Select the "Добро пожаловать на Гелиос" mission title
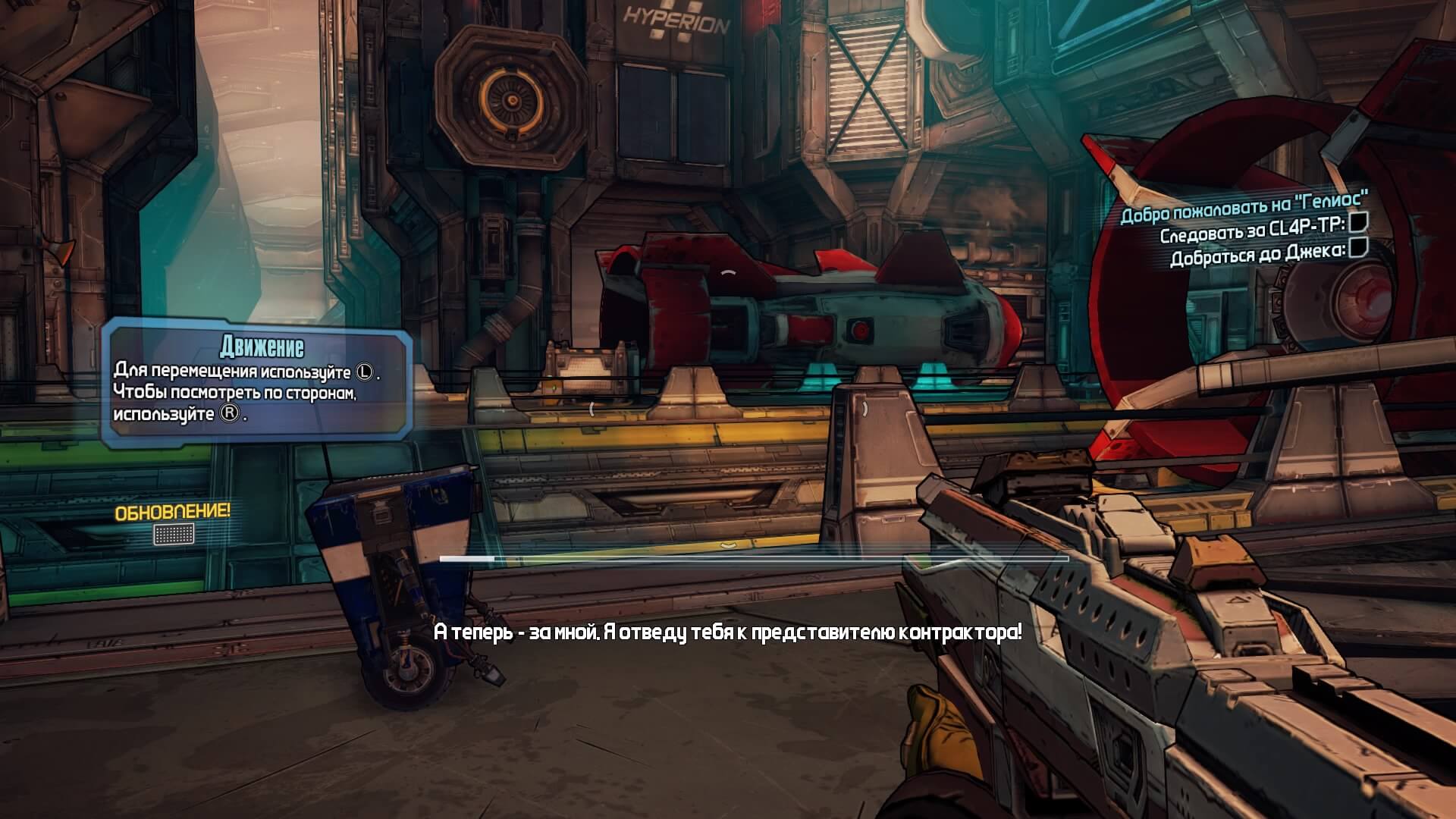The width and height of the screenshot is (1456, 819). point(1244,206)
